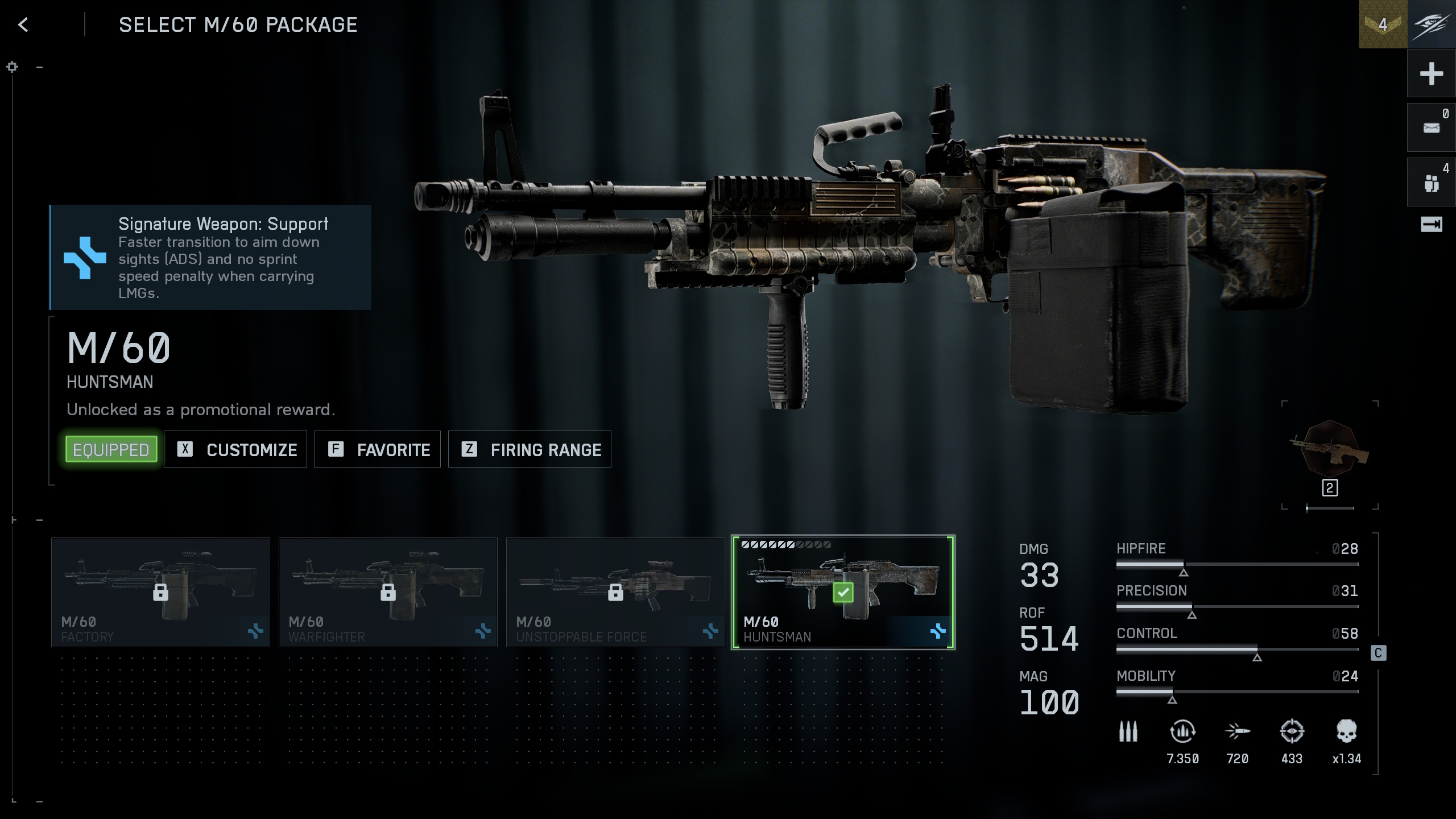Select the M/60 Factory package
1456x819 pixels.
point(160,592)
